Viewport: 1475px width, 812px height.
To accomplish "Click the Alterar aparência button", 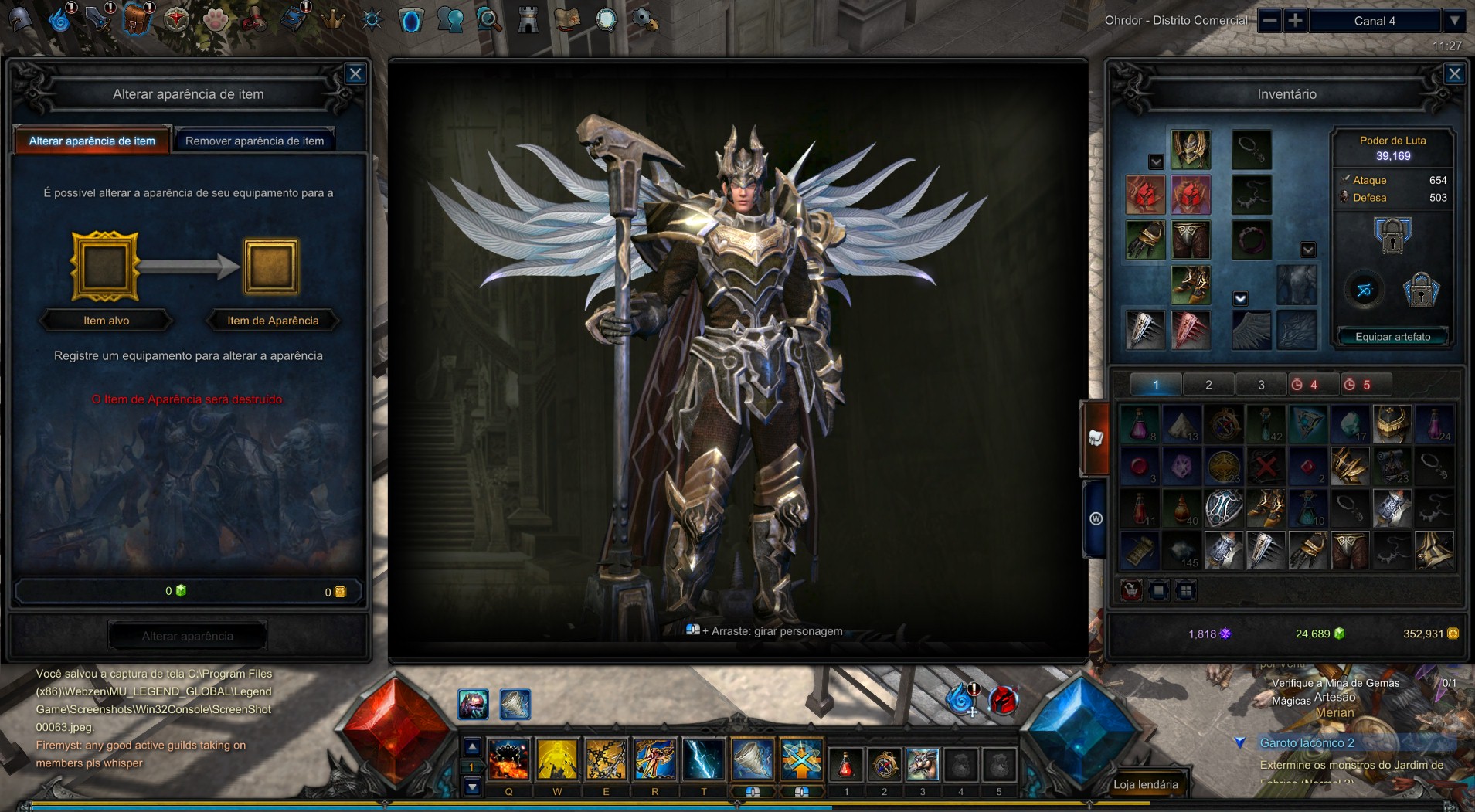I will coord(188,636).
